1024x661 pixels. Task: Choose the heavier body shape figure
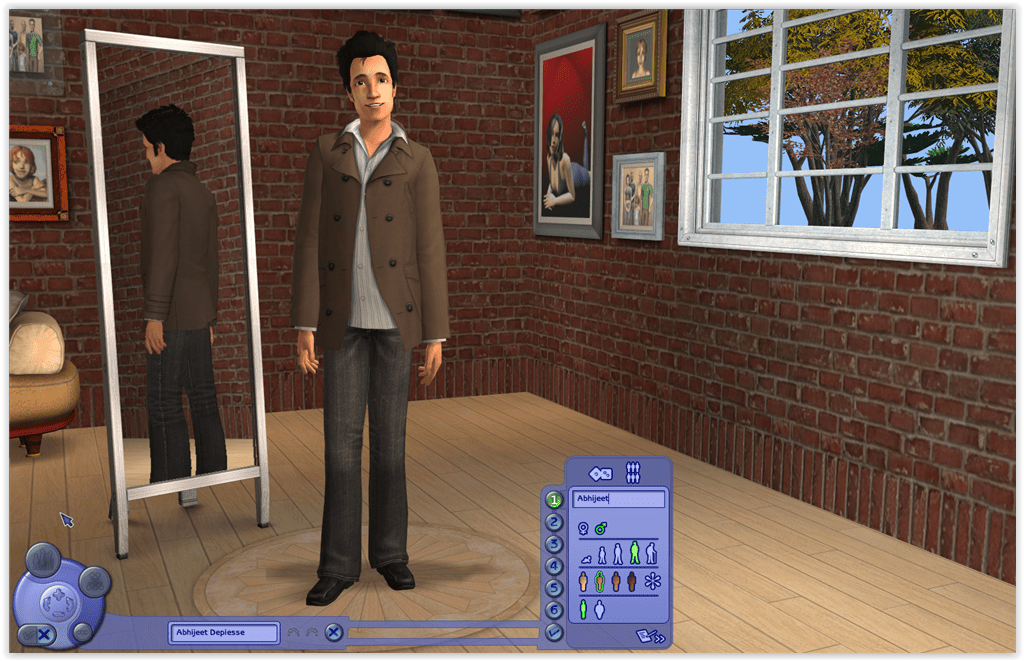(600, 609)
